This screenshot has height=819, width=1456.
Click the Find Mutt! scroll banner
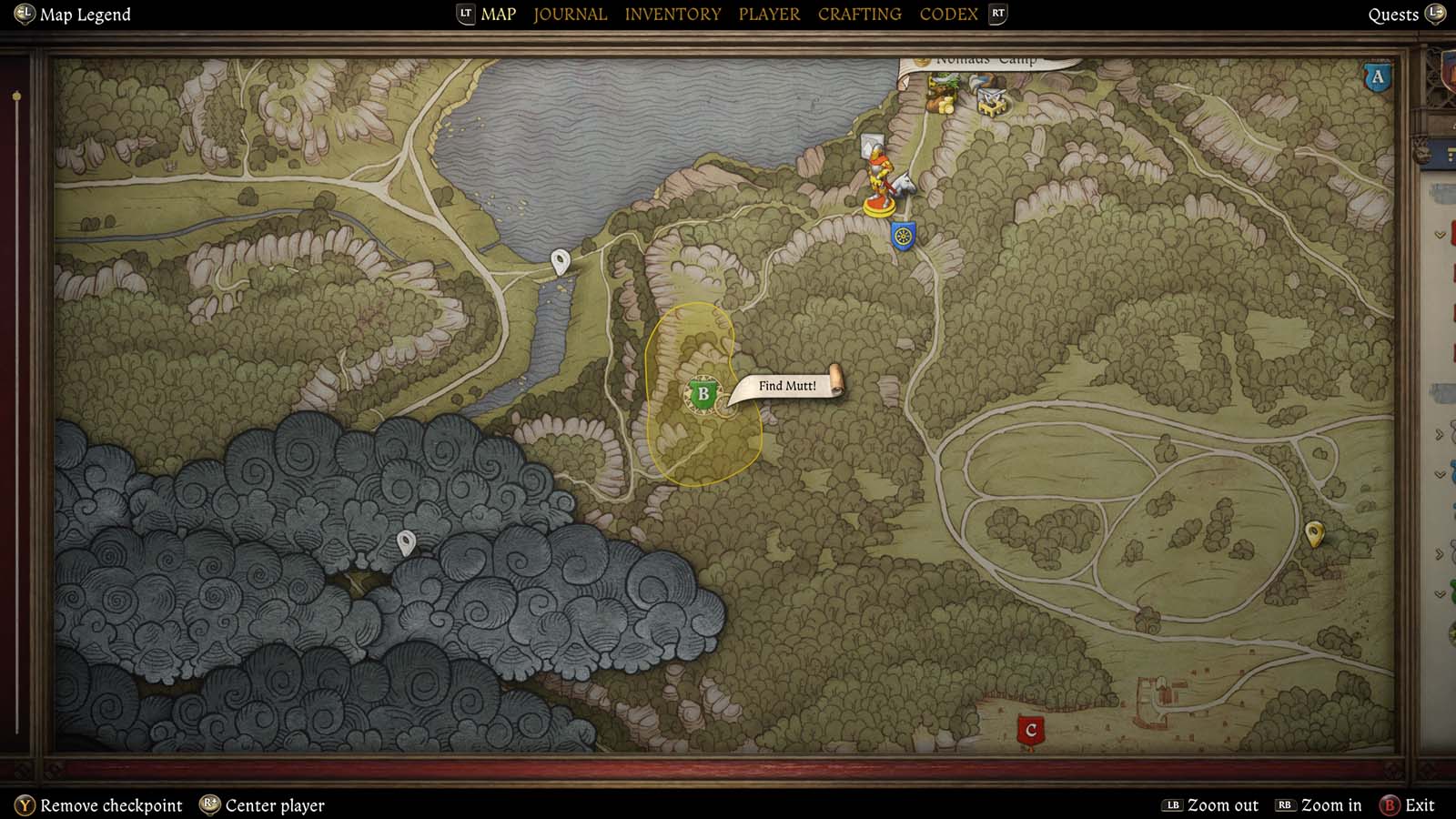pos(787,385)
